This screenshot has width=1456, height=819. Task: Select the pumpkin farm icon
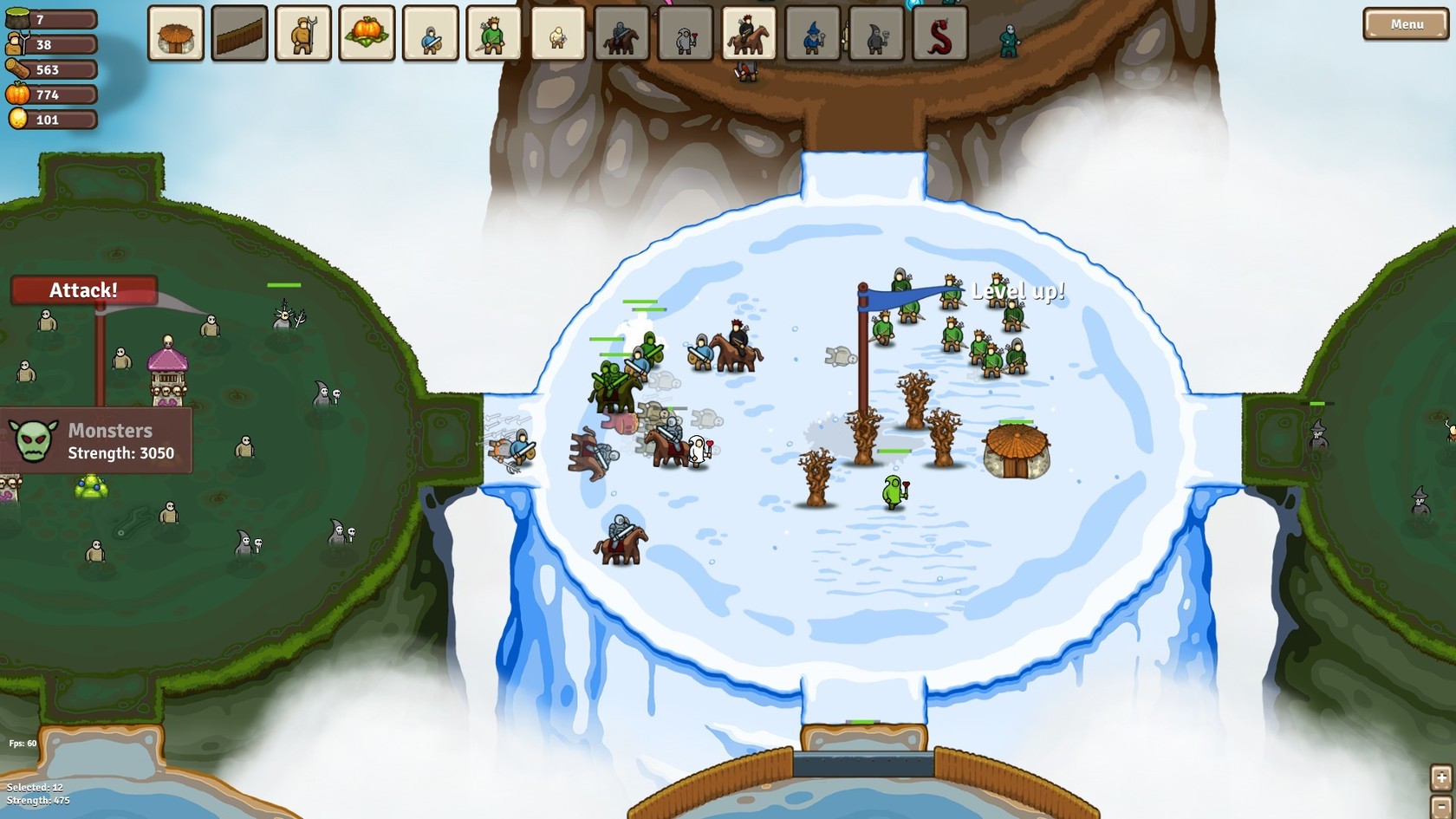367,33
